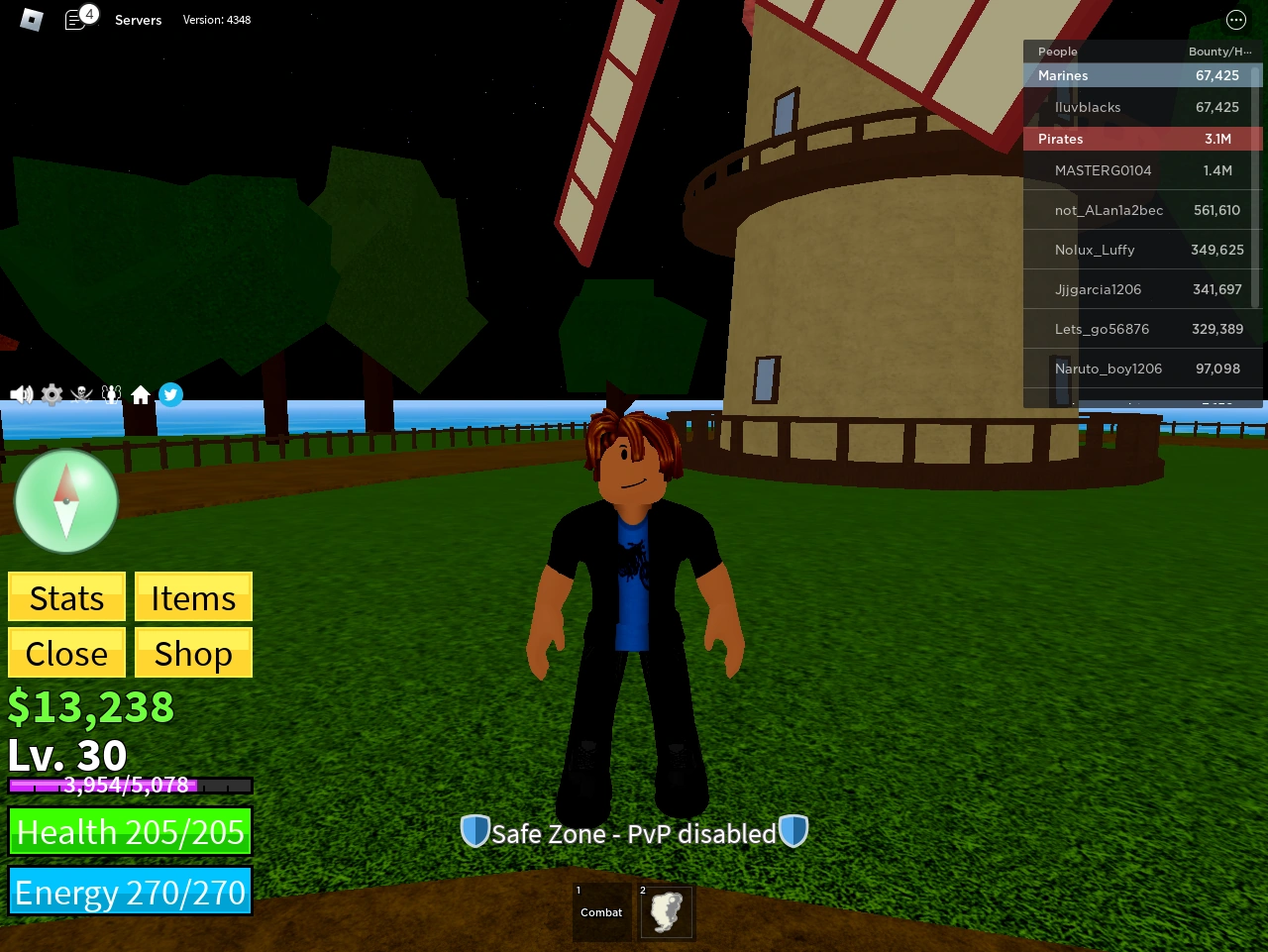Viewport: 1268px width, 952px height.
Task: Open the pirate skull faction icon
Action: tap(81, 394)
